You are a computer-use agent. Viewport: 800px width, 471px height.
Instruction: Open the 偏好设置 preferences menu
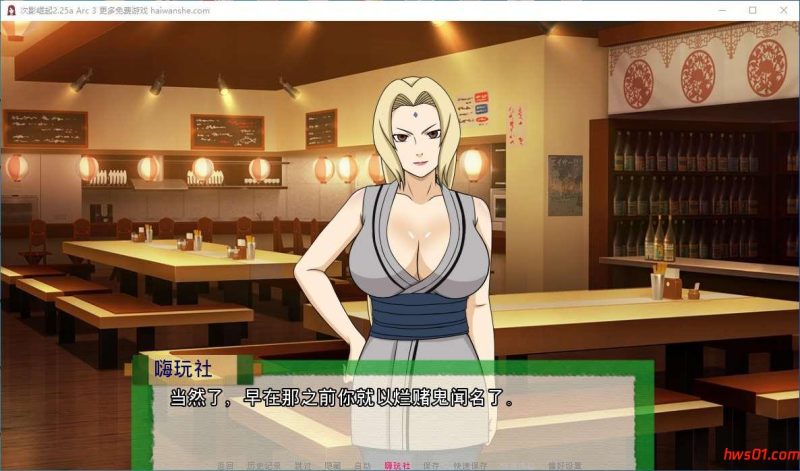pyautogui.click(x=564, y=466)
